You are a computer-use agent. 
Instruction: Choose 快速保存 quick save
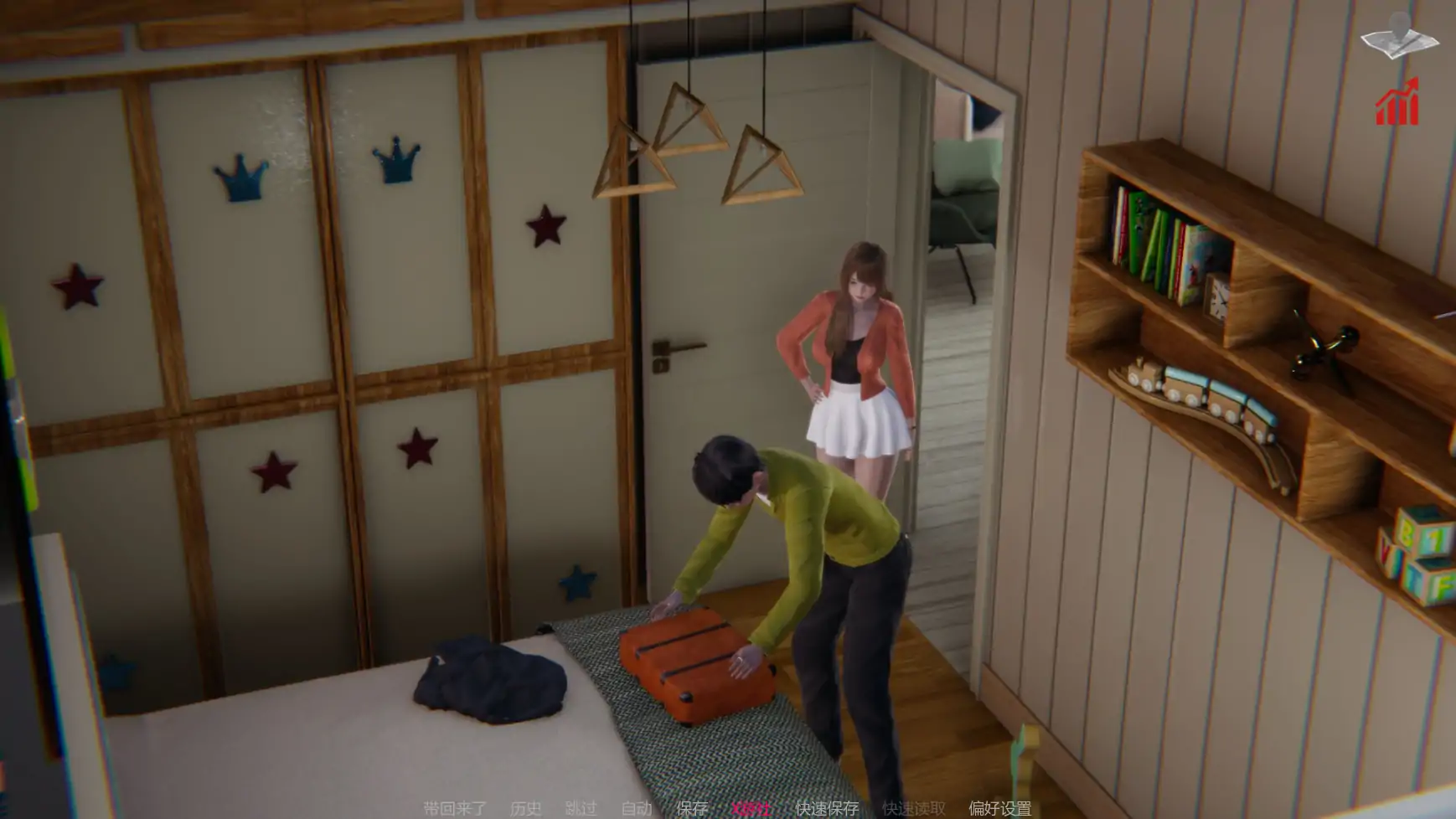827,808
